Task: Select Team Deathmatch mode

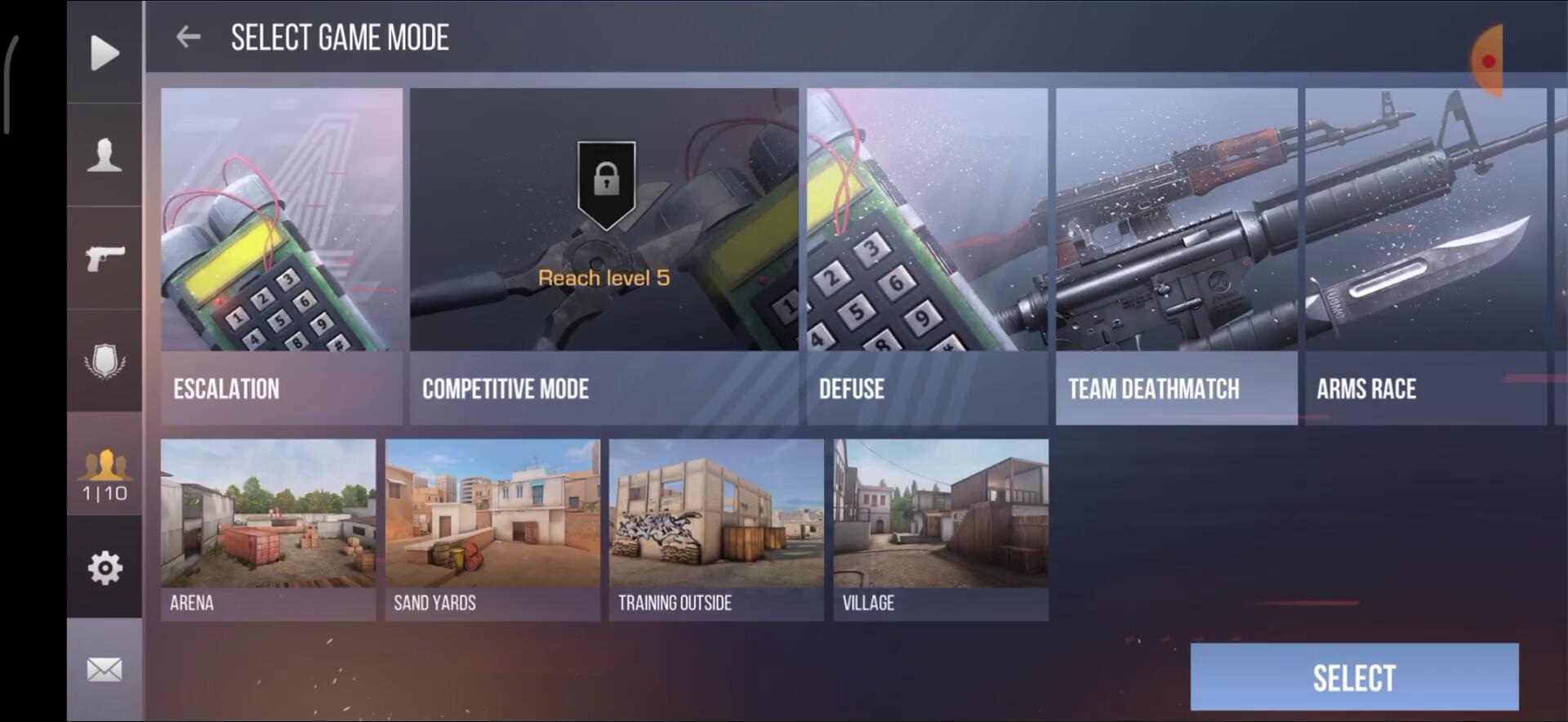Action: tap(1176, 256)
